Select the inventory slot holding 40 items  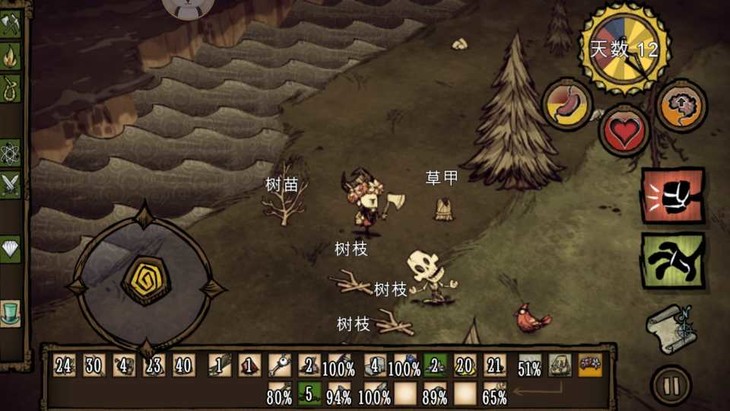point(184,366)
